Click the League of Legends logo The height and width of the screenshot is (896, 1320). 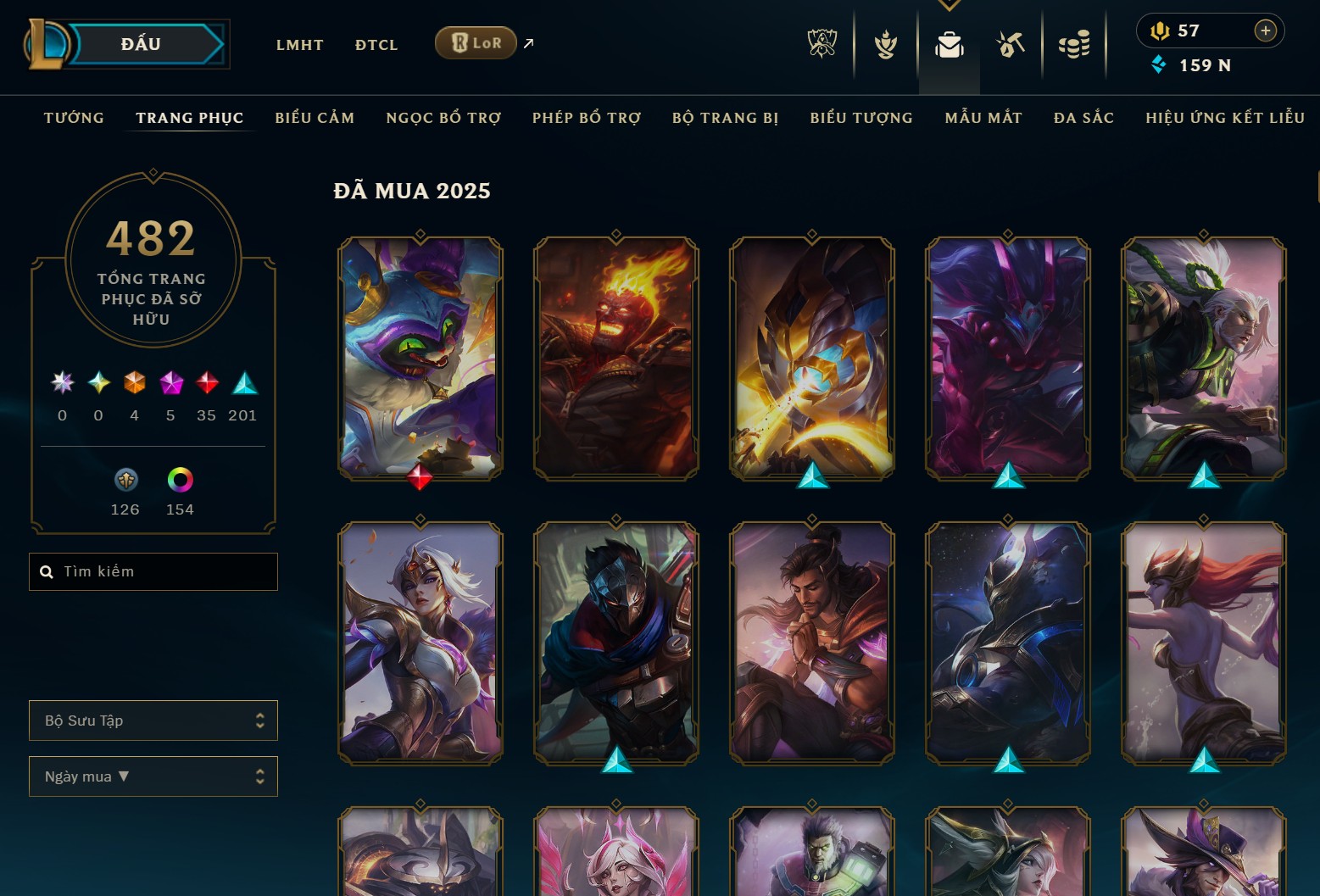click(x=47, y=42)
